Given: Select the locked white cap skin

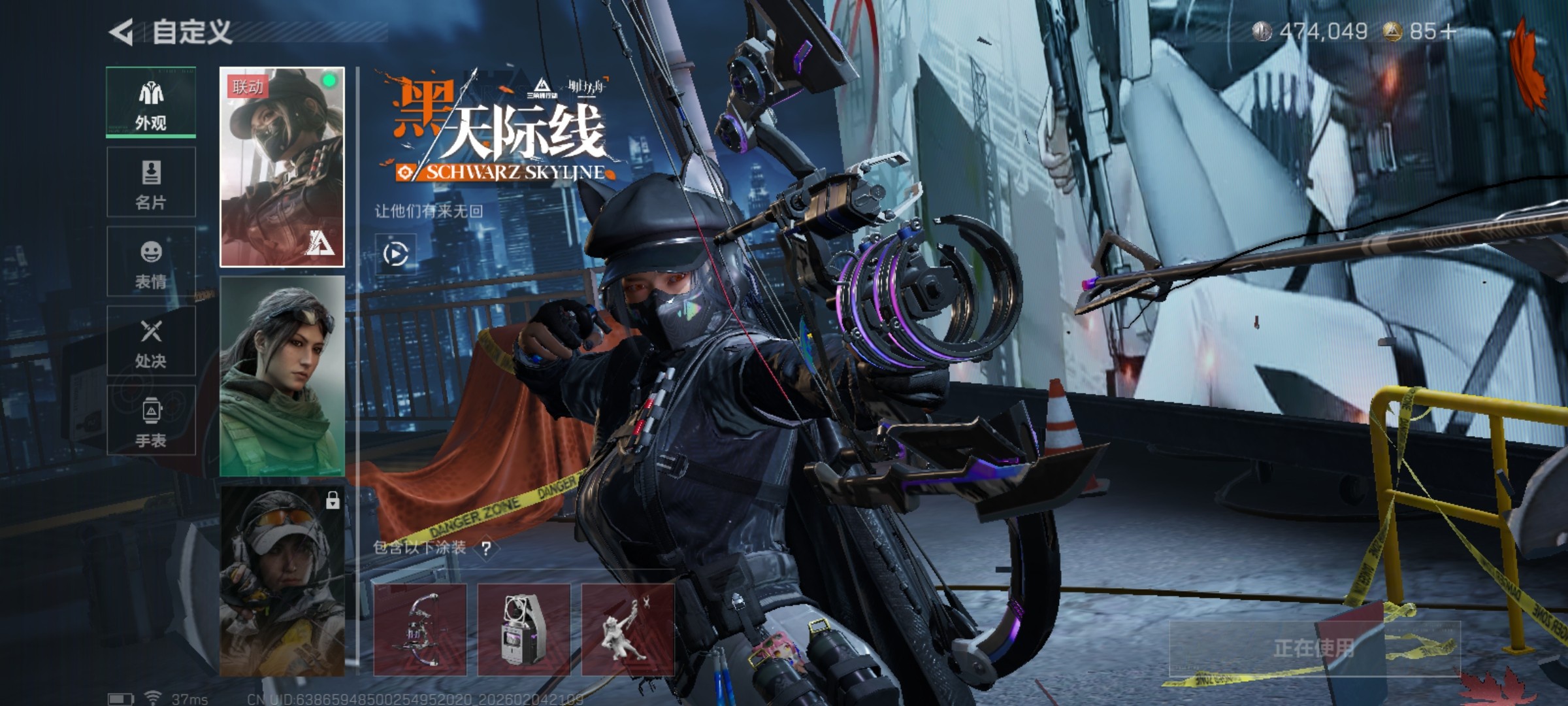Looking at the screenshot, I should pyautogui.click(x=282, y=580).
